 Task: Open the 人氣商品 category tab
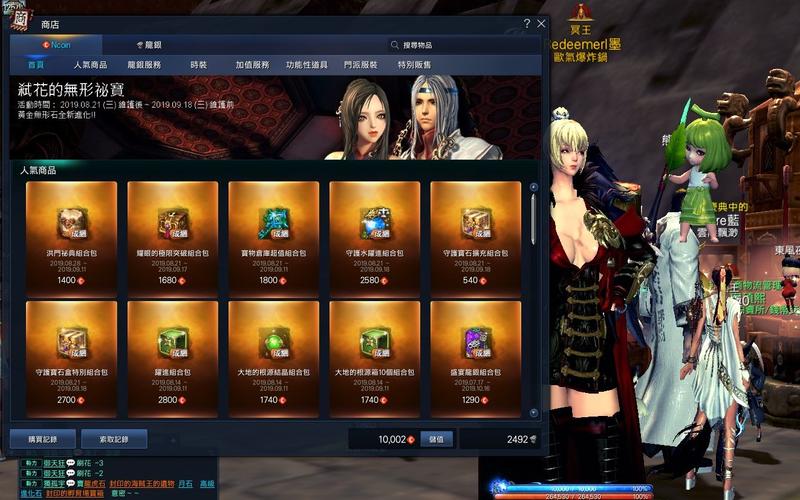tap(90, 65)
